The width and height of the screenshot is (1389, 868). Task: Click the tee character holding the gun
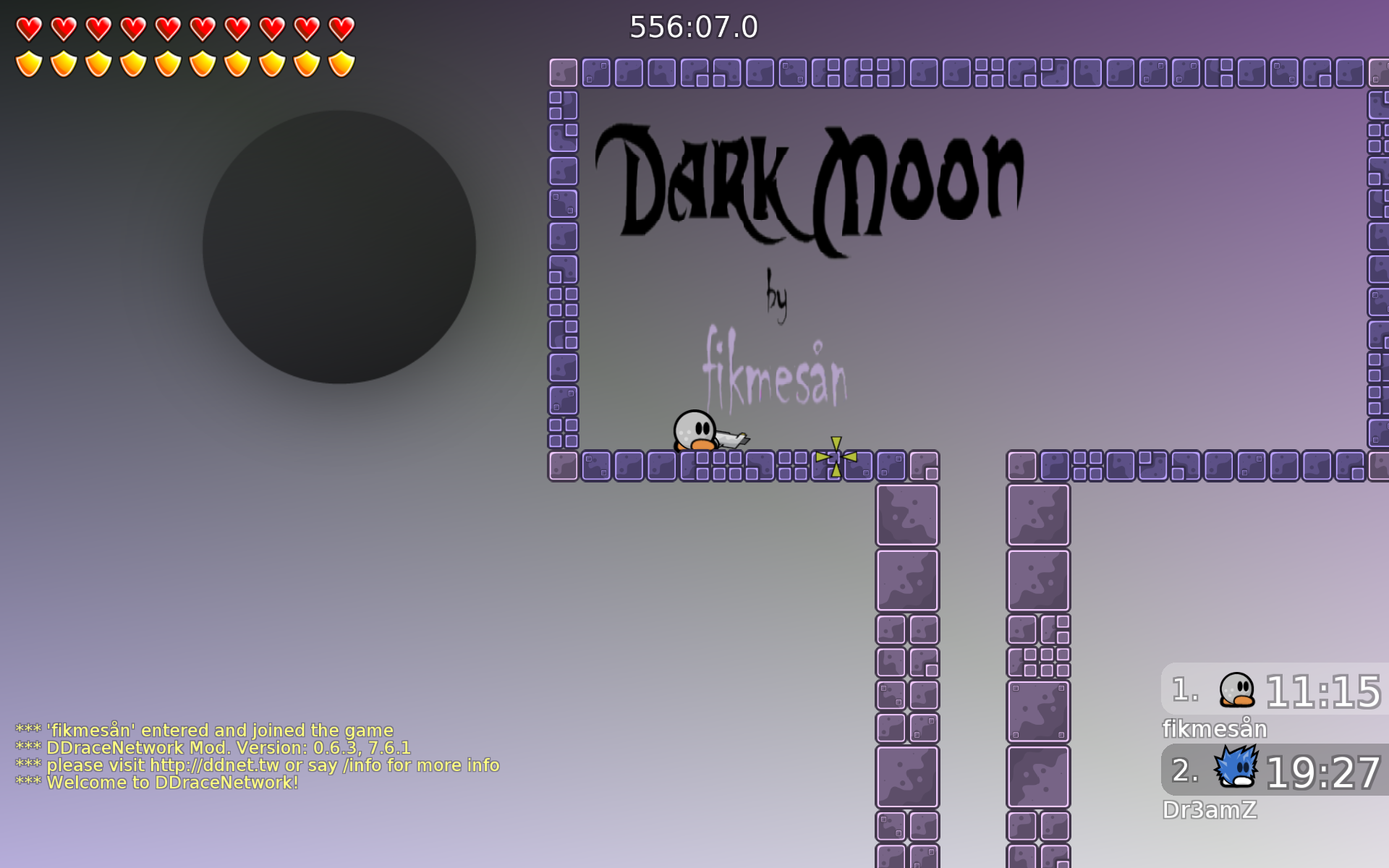click(697, 430)
